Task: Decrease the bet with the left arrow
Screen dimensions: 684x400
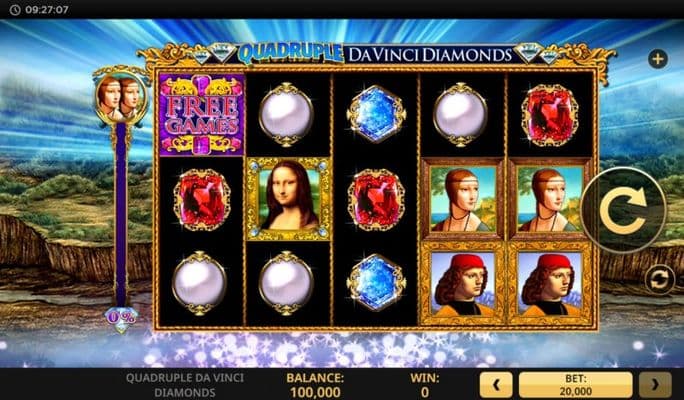Action: 496,385
